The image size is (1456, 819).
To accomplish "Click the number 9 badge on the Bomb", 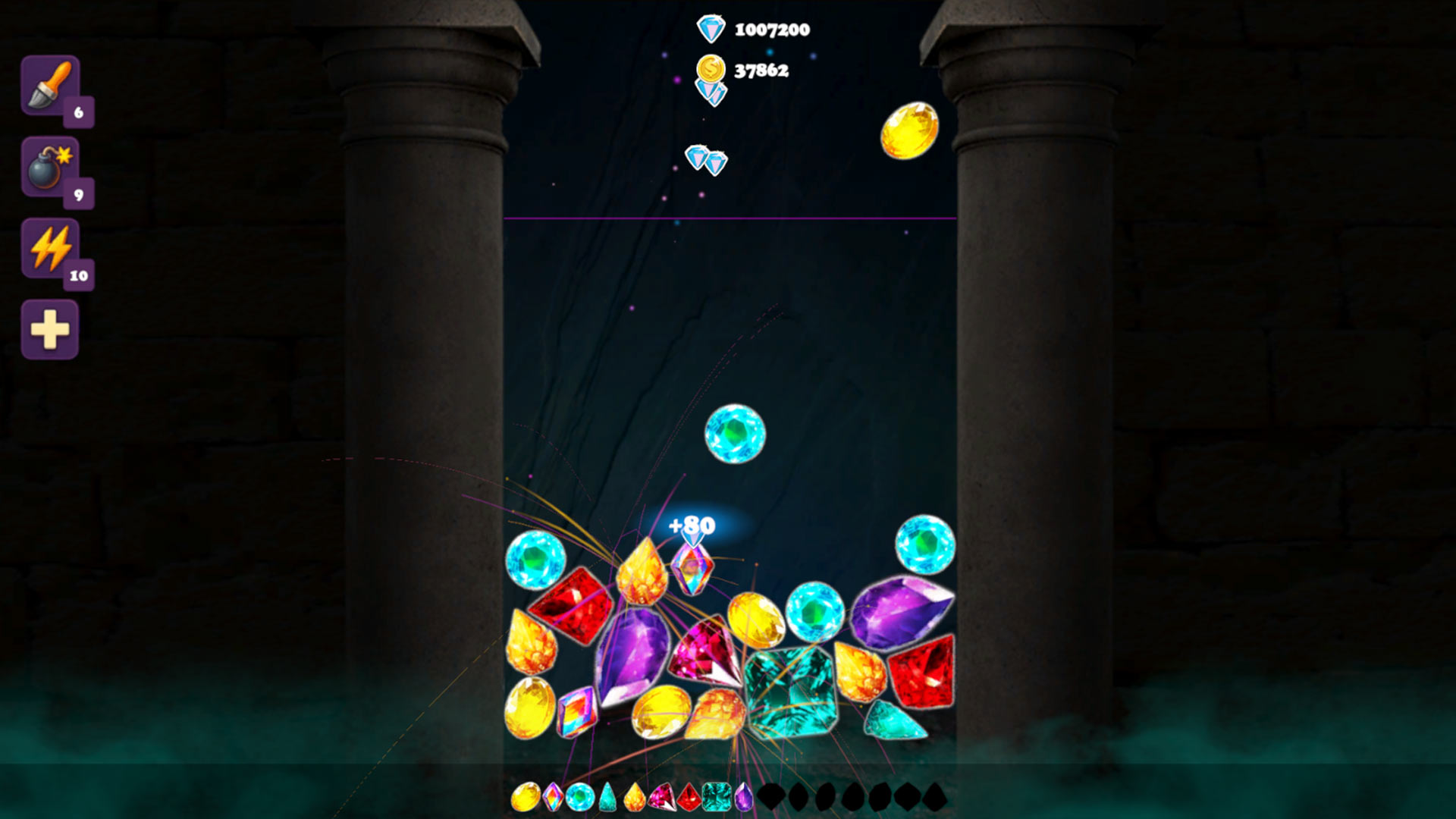I will 78,195.
